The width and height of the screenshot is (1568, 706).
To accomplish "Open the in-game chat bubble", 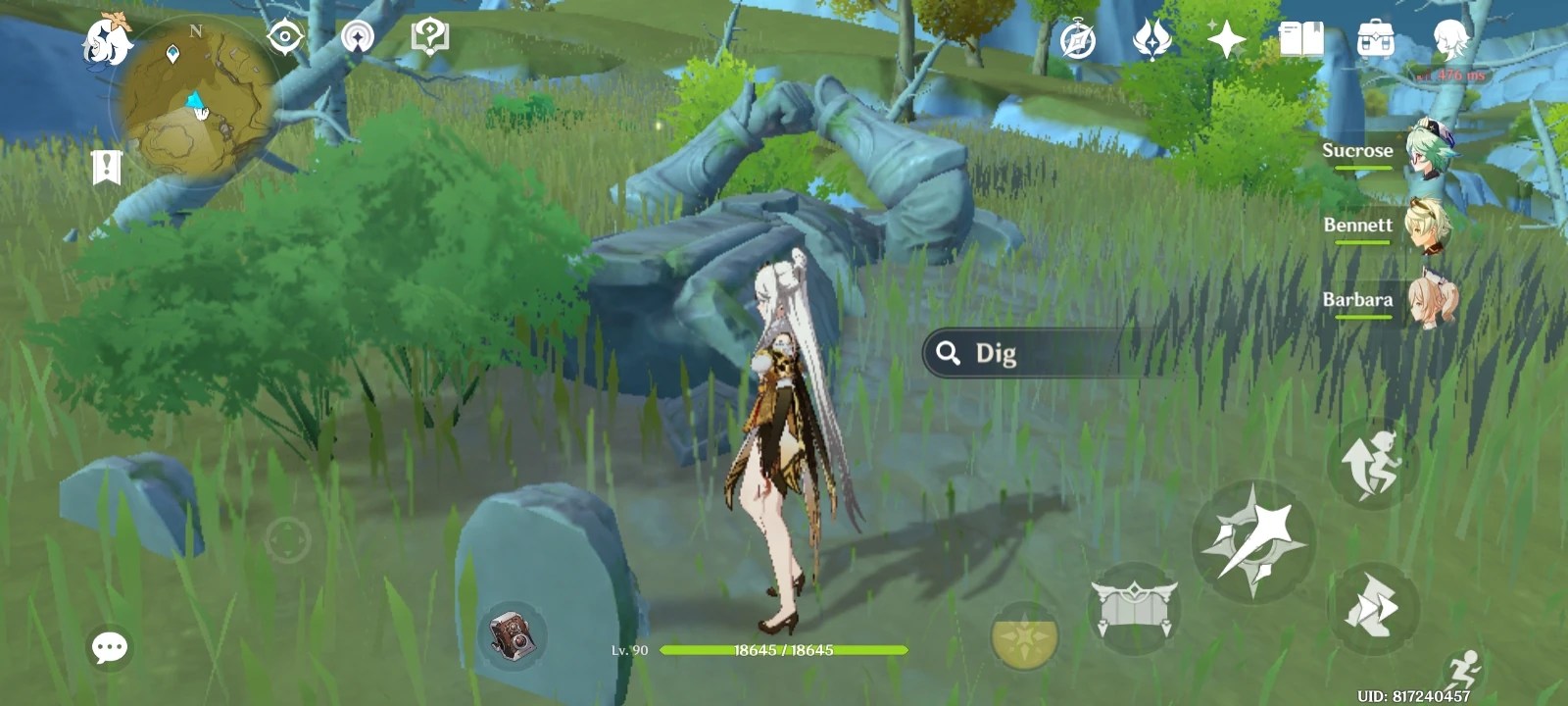I will pyautogui.click(x=111, y=645).
